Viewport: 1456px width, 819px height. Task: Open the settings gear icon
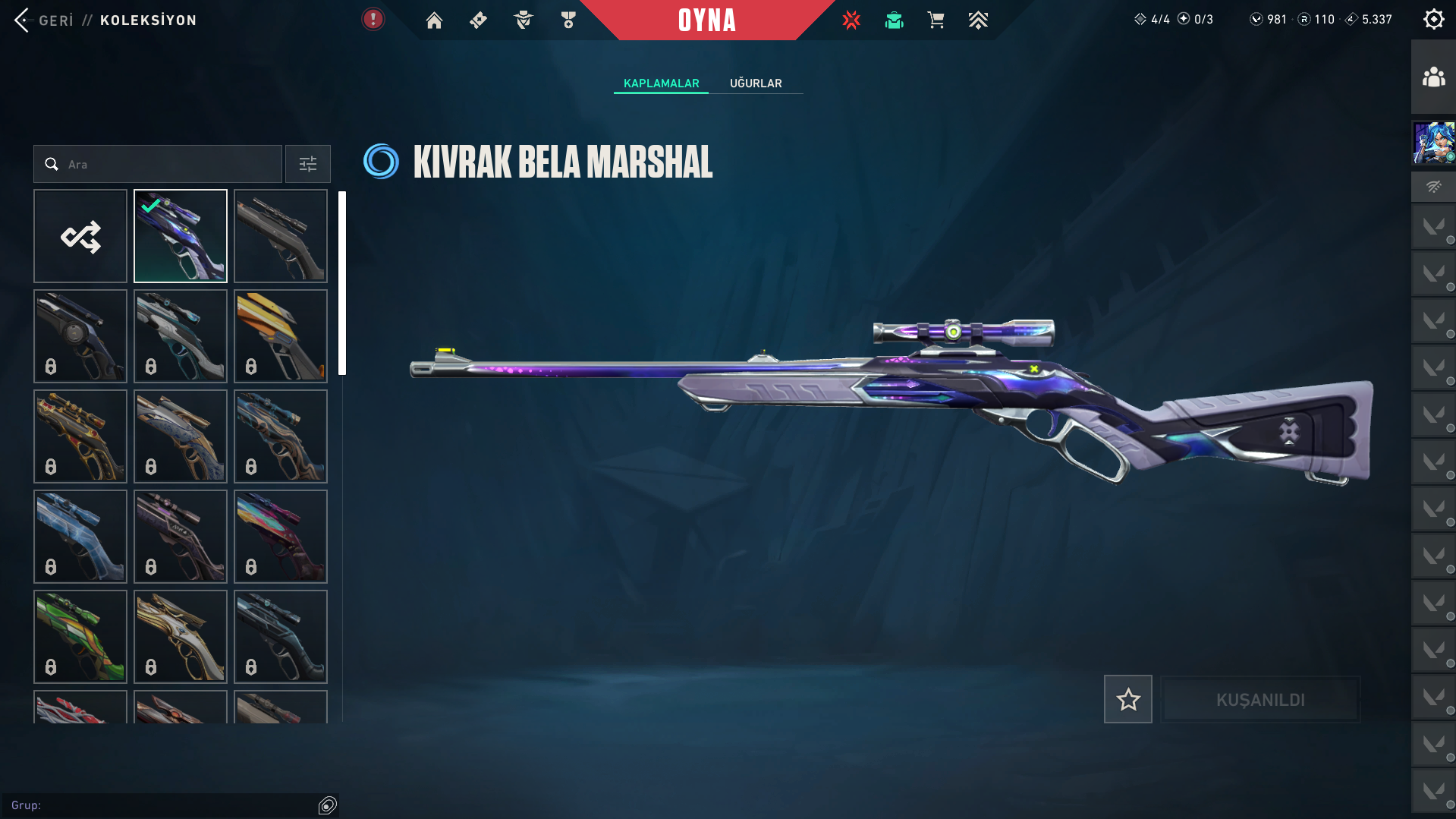pyautogui.click(x=1433, y=20)
